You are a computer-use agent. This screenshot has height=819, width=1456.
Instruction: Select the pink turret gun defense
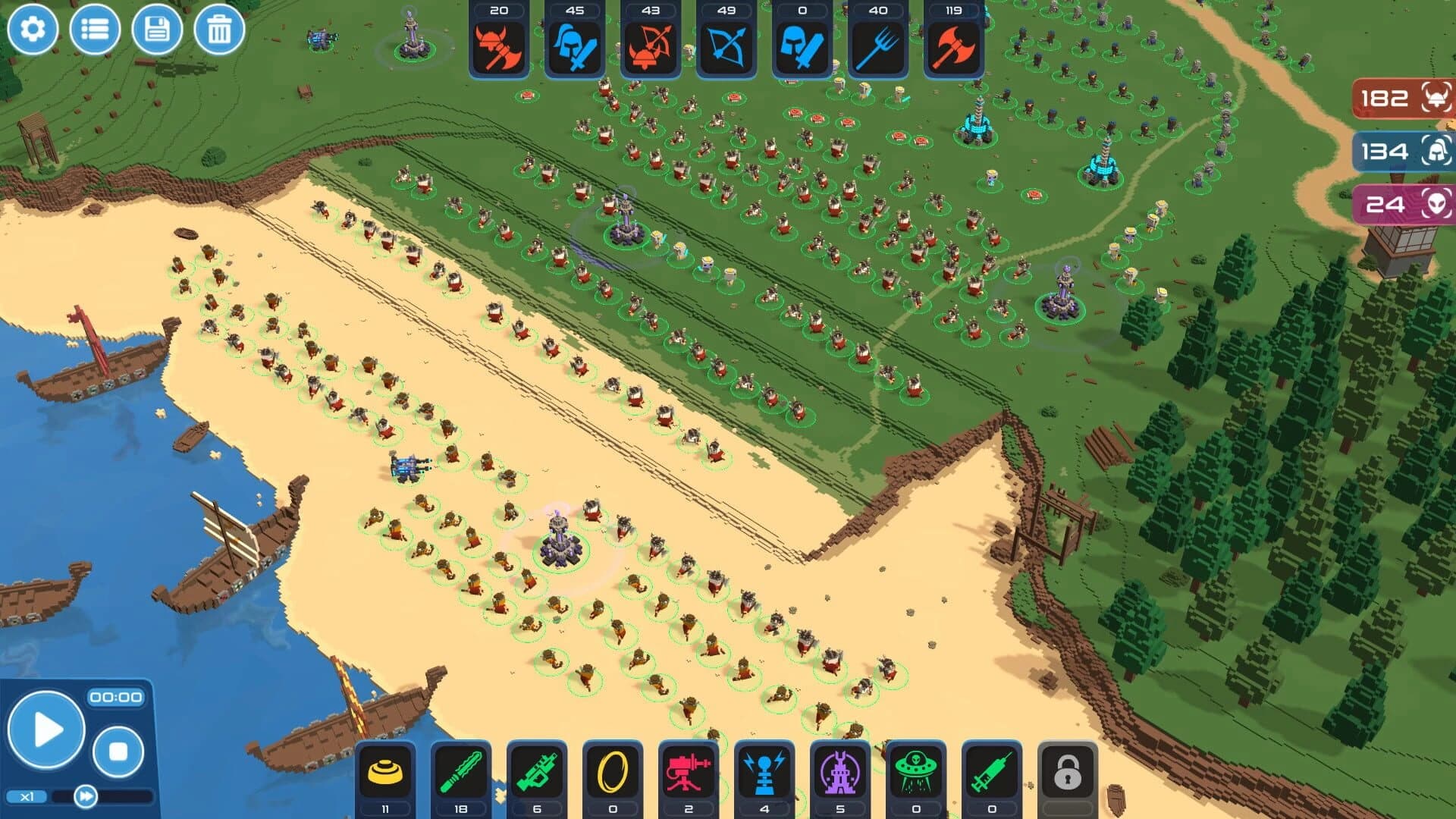pyautogui.click(x=686, y=770)
